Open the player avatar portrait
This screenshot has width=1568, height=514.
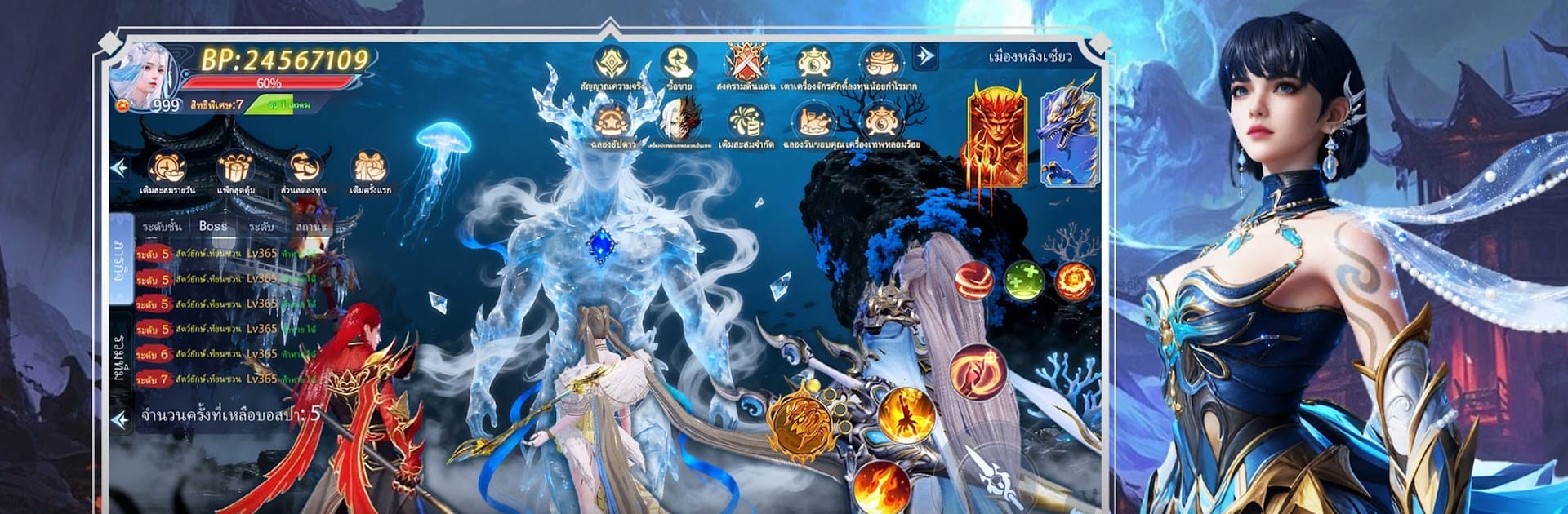point(145,76)
